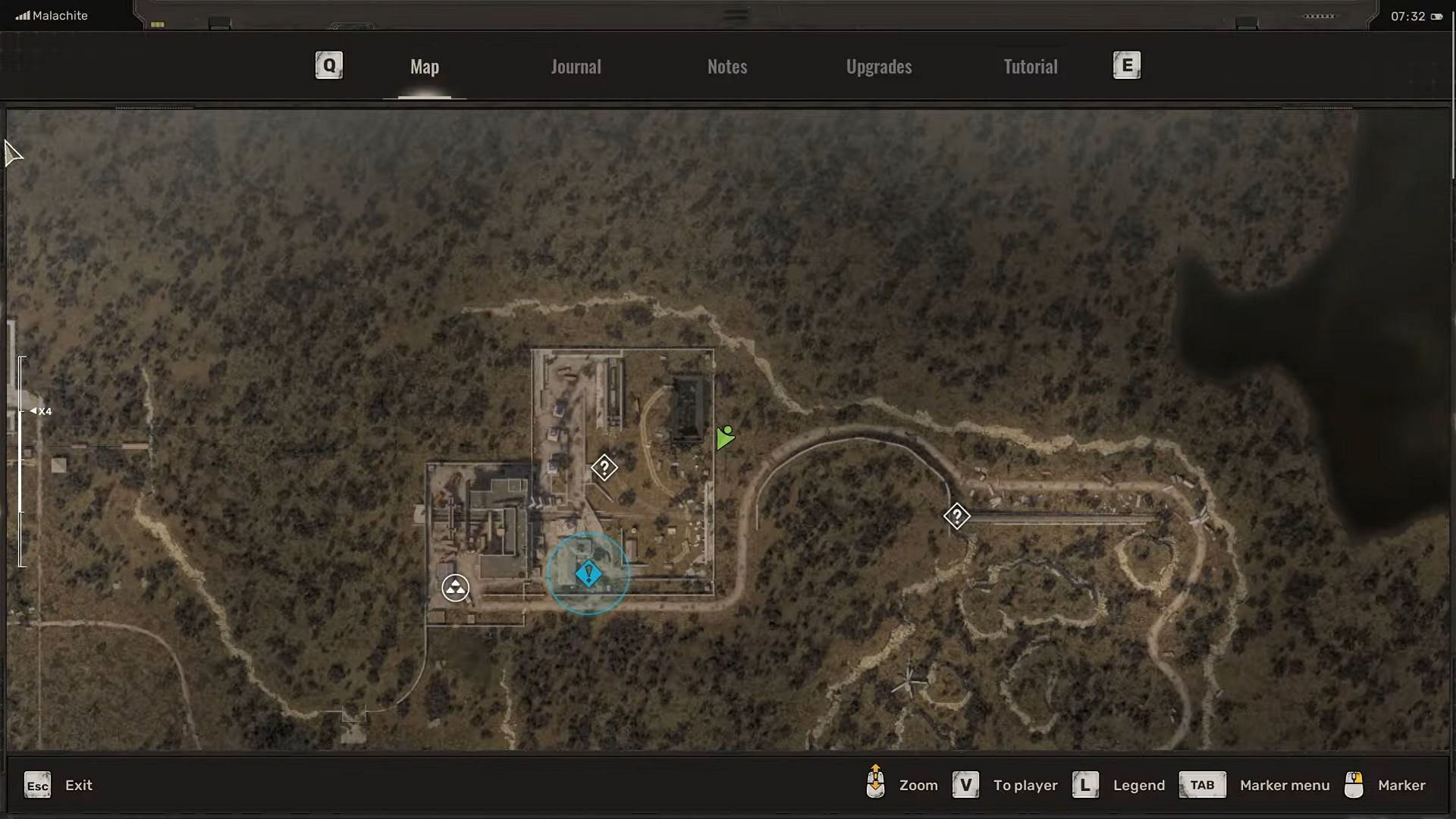Switch to the Journal tab

(x=576, y=67)
